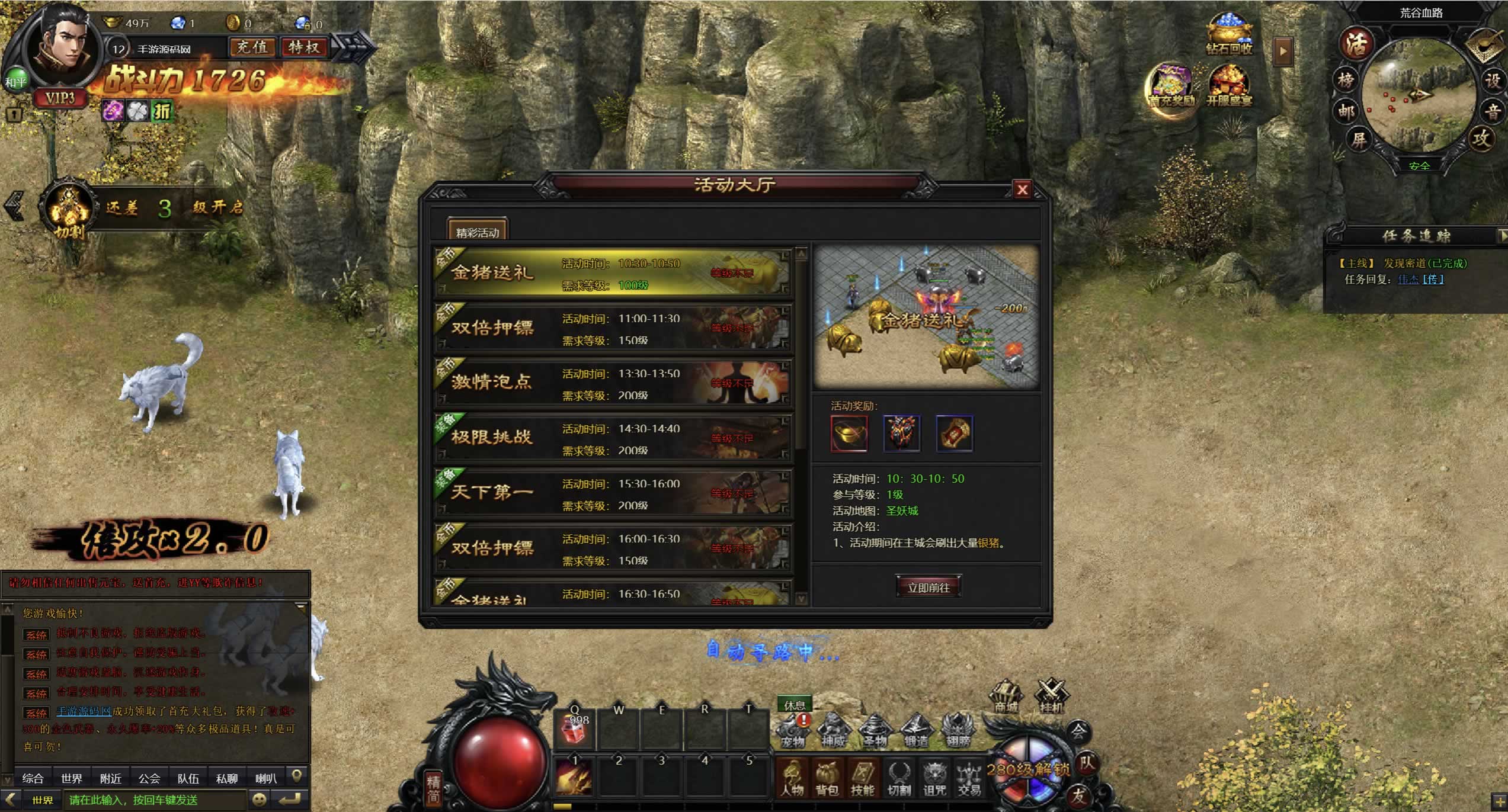The height and width of the screenshot is (812, 1508).
Task: Switch to the 精彩活动 tab
Action: (478, 232)
